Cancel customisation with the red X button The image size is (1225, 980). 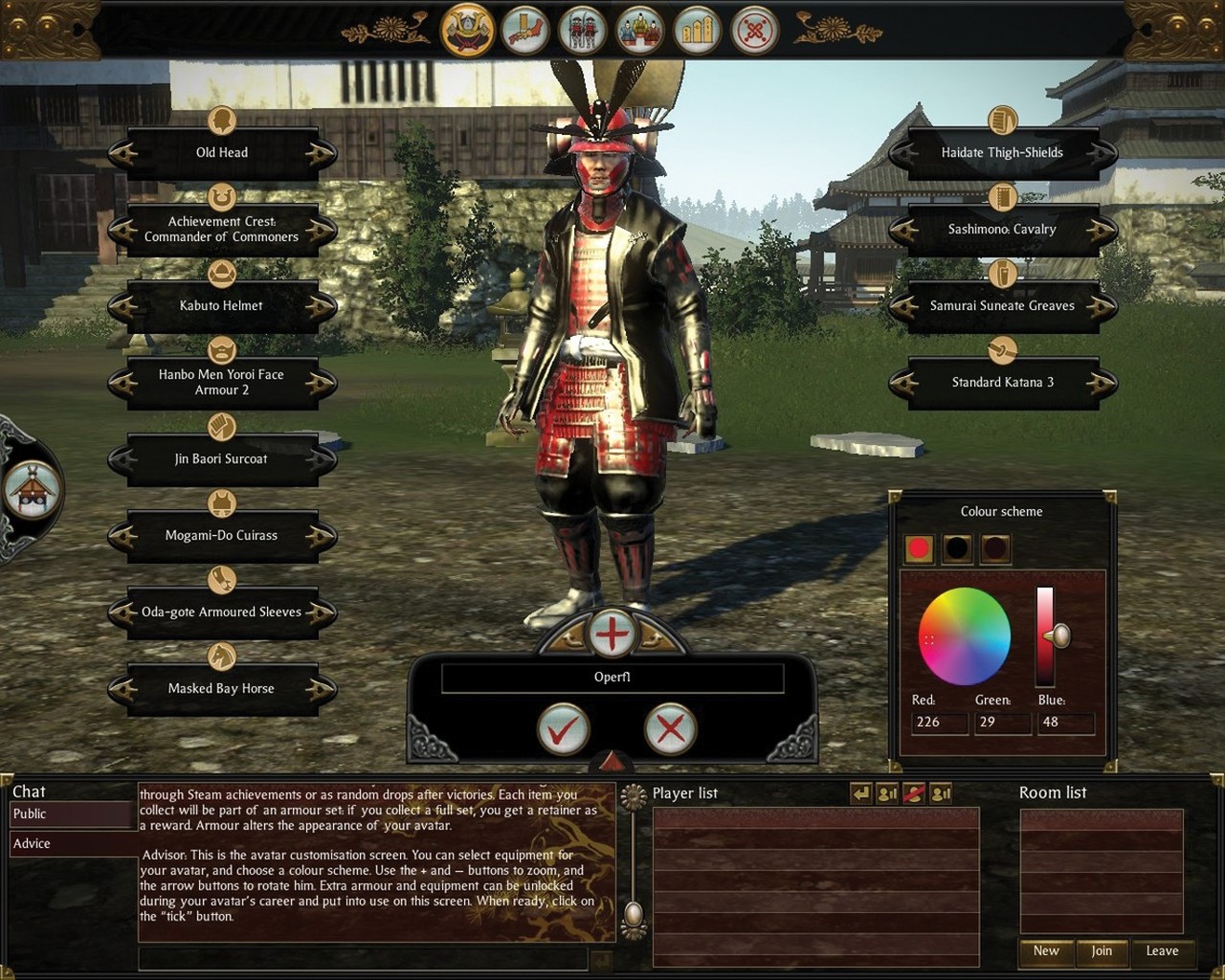coord(670,730)
